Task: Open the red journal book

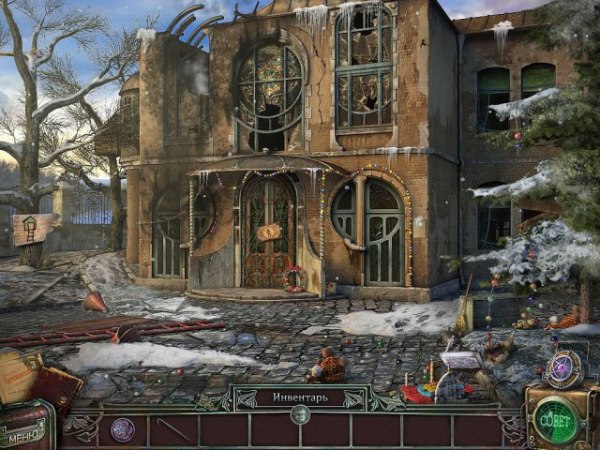Action: tap(56, 389)
